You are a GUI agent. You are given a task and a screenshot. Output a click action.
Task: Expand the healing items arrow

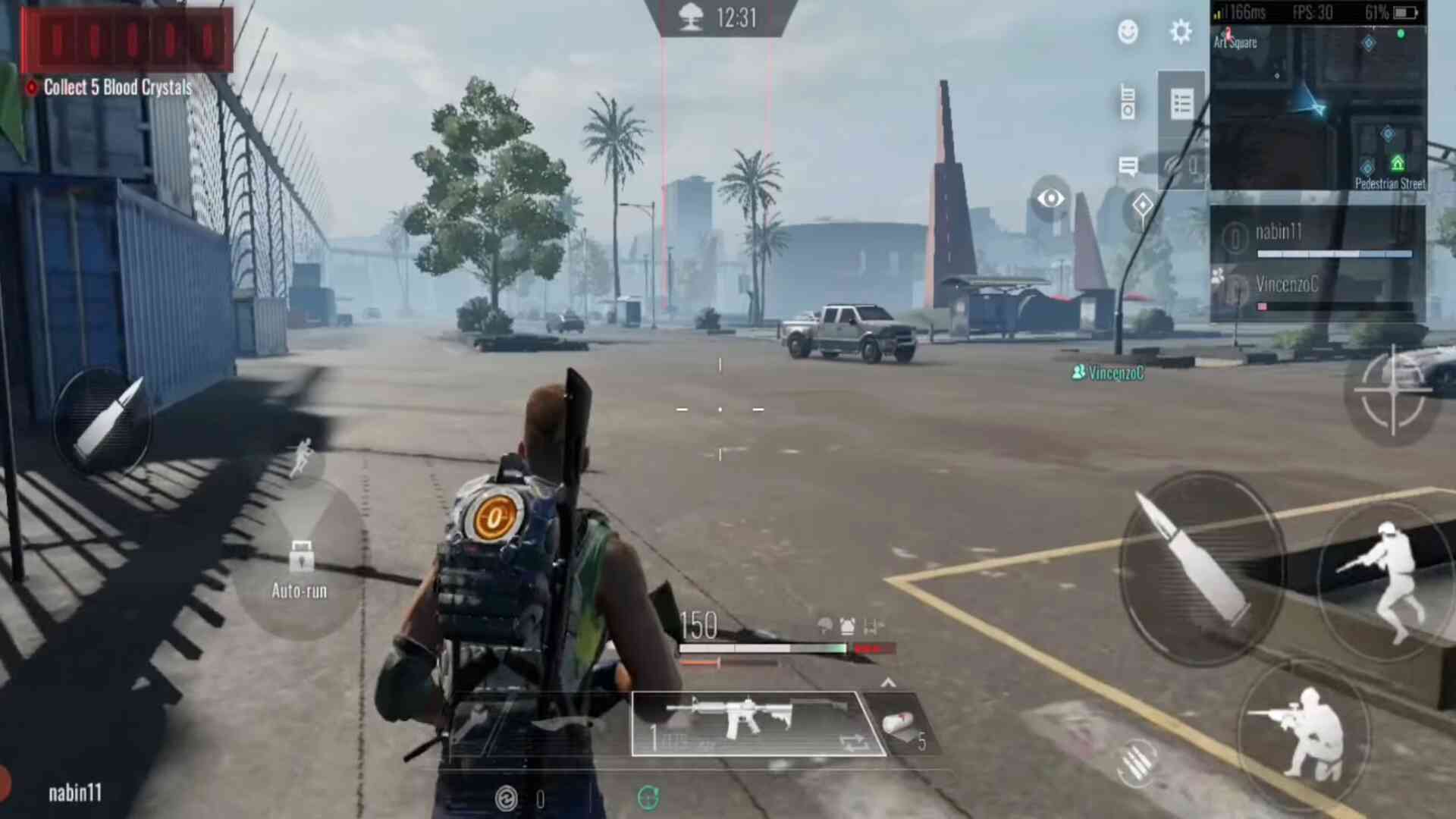point(888,682)
